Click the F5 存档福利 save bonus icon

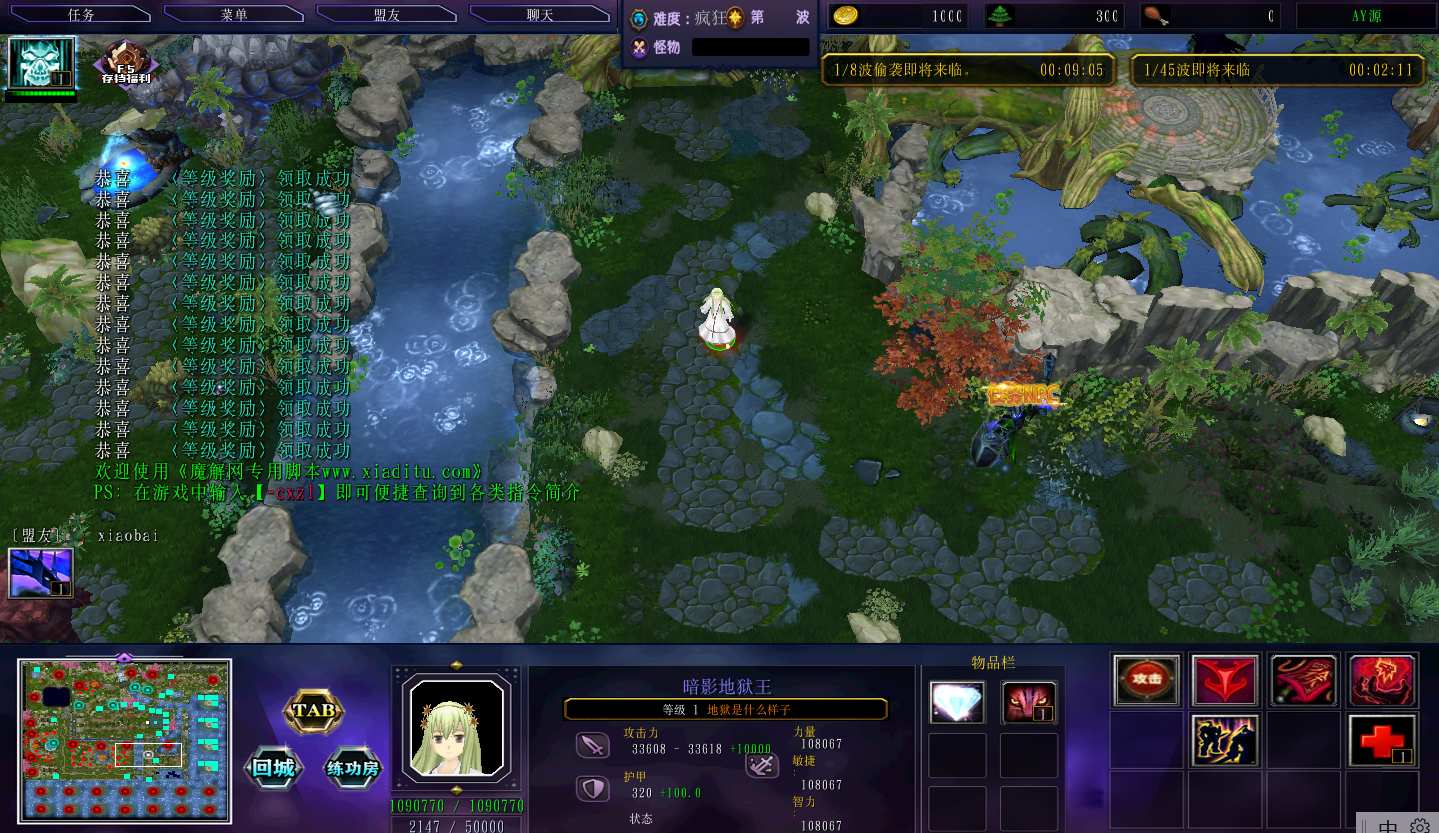[126, 64]
